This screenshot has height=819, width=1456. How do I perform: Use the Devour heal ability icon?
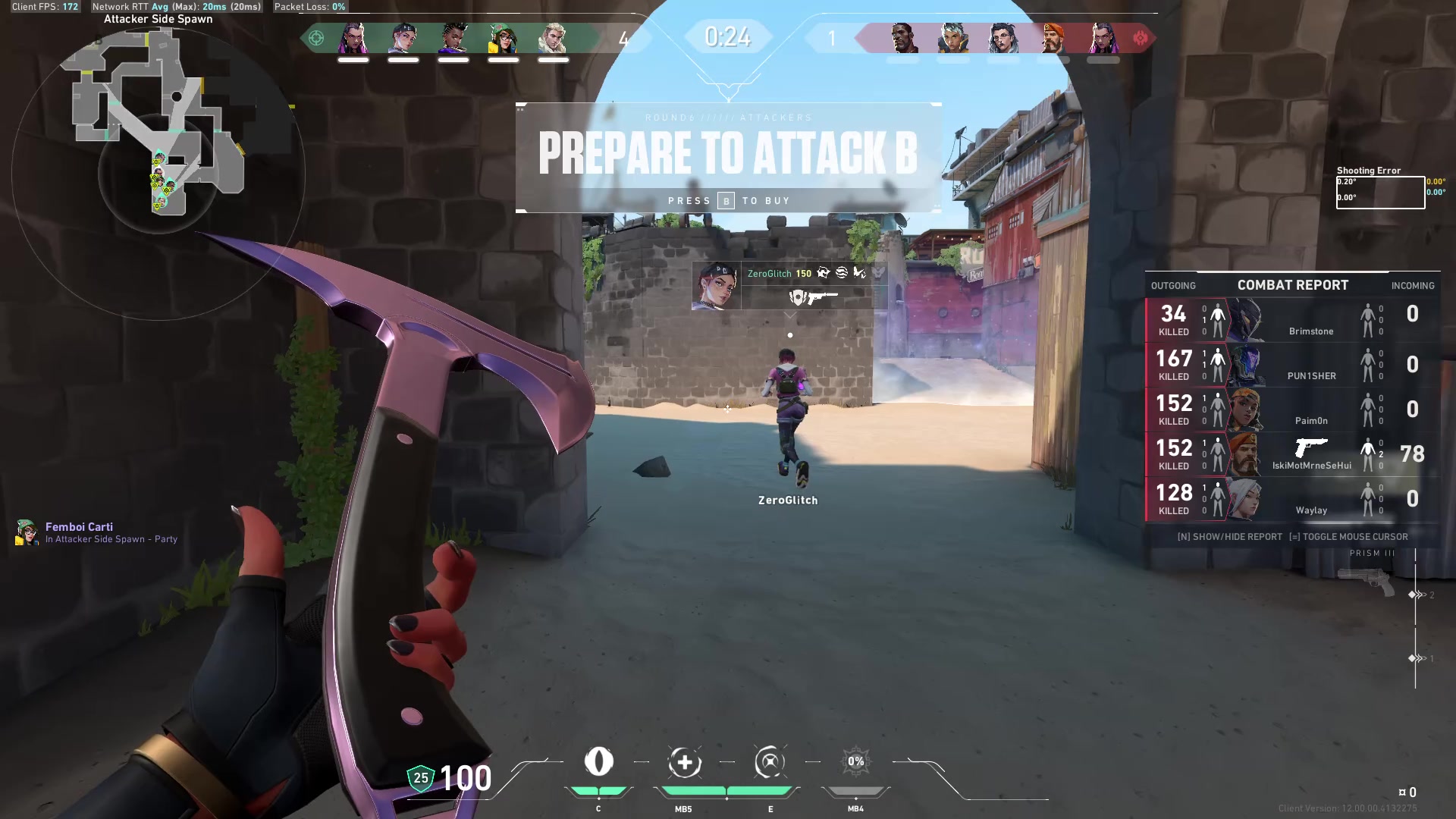click(x=684, y=762)
